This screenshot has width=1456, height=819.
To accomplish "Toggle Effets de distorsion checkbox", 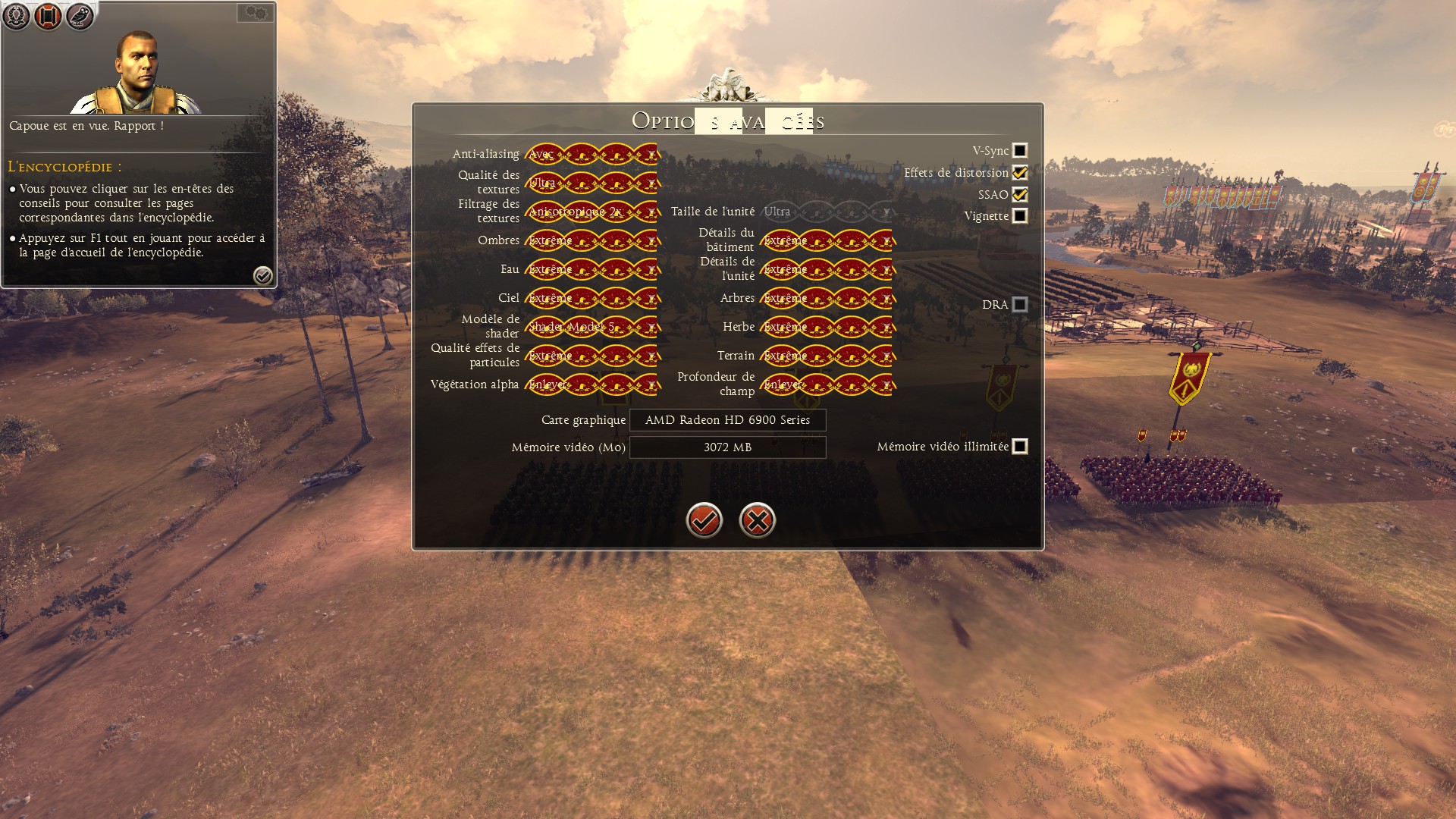I will pos(1020,173).
